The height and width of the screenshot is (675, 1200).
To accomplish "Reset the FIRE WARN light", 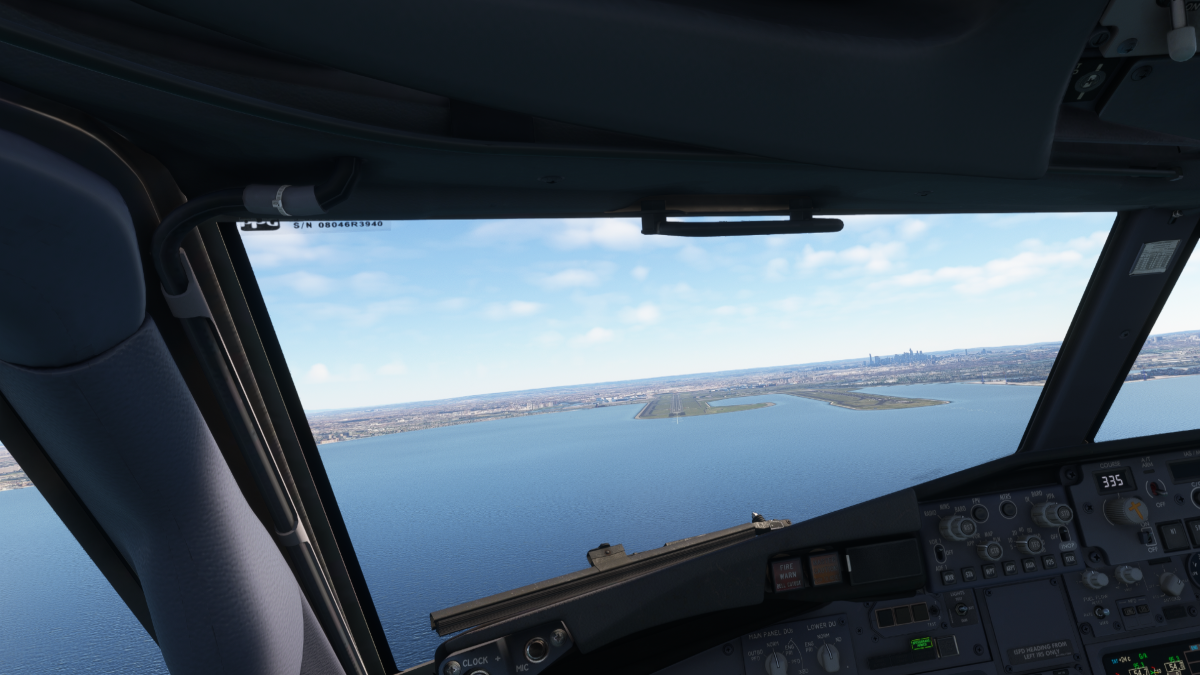I will [x=787, y=574].
